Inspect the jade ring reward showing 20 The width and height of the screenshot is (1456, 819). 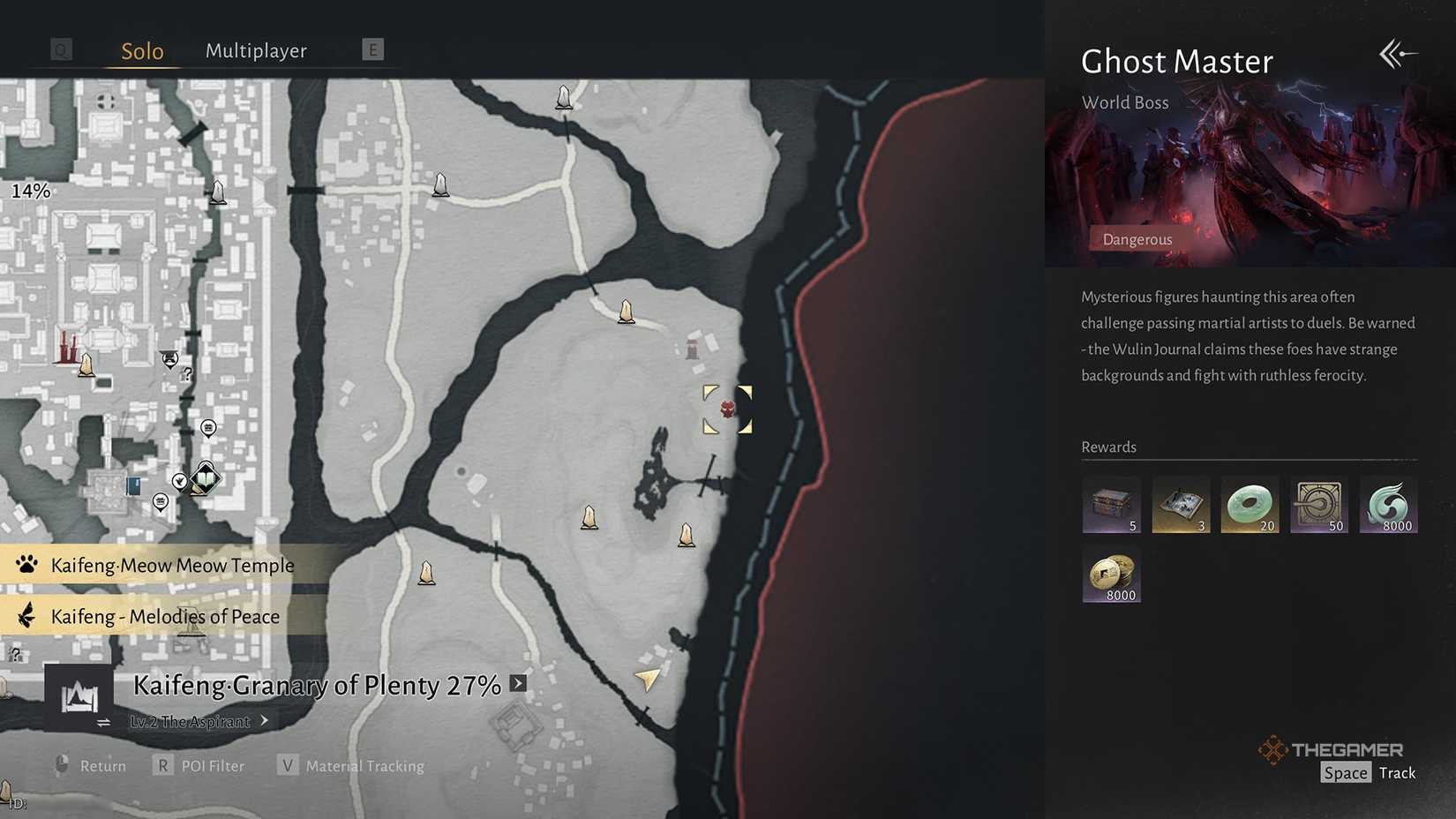point(1250,505)
